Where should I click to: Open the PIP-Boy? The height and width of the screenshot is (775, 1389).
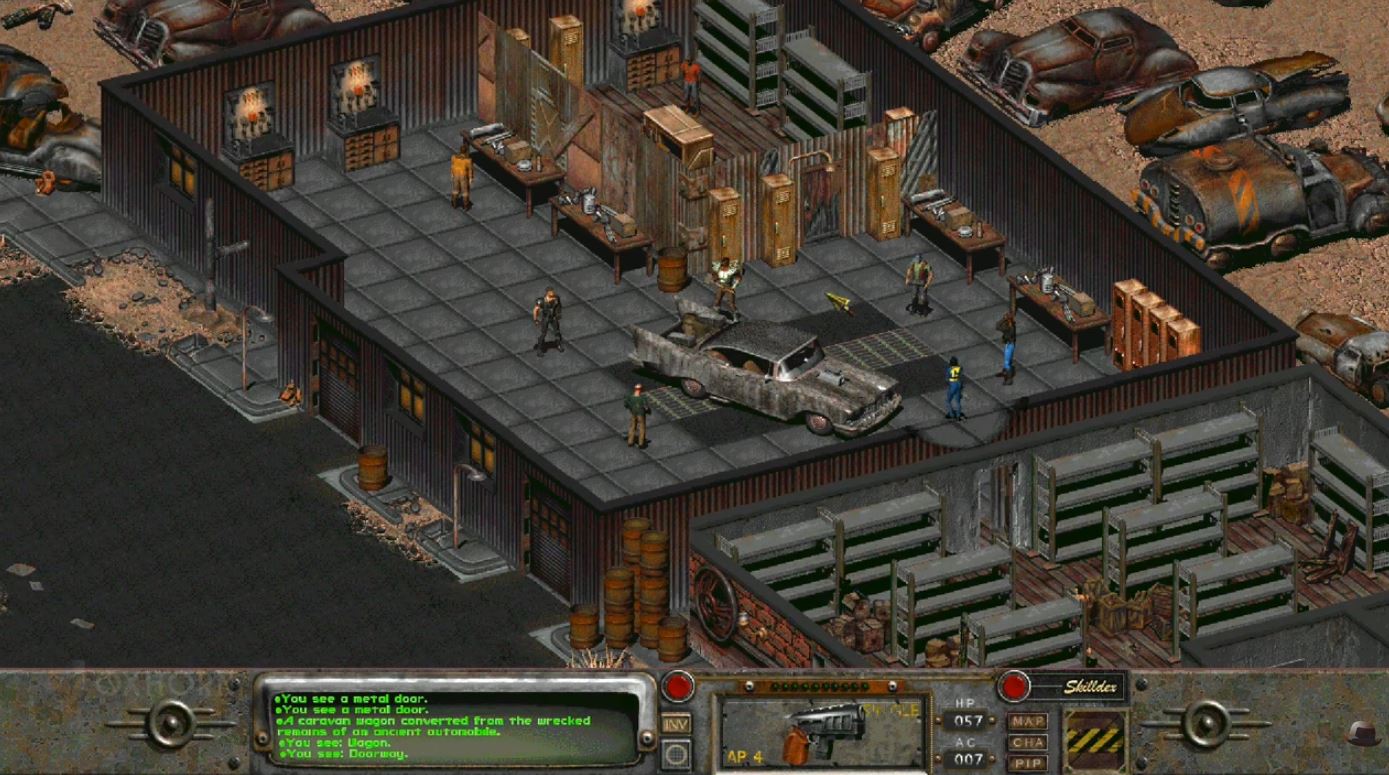tap(1027, 764)
